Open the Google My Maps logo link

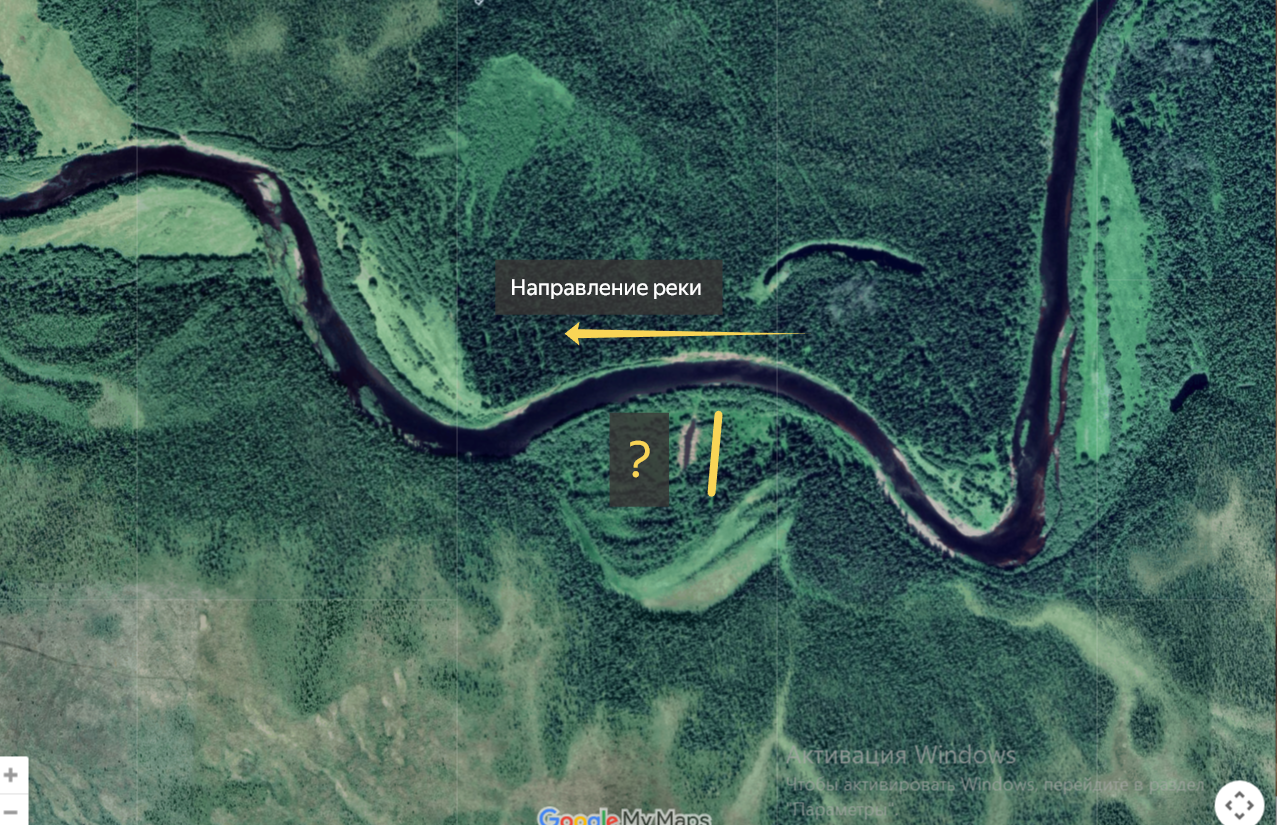624,817
